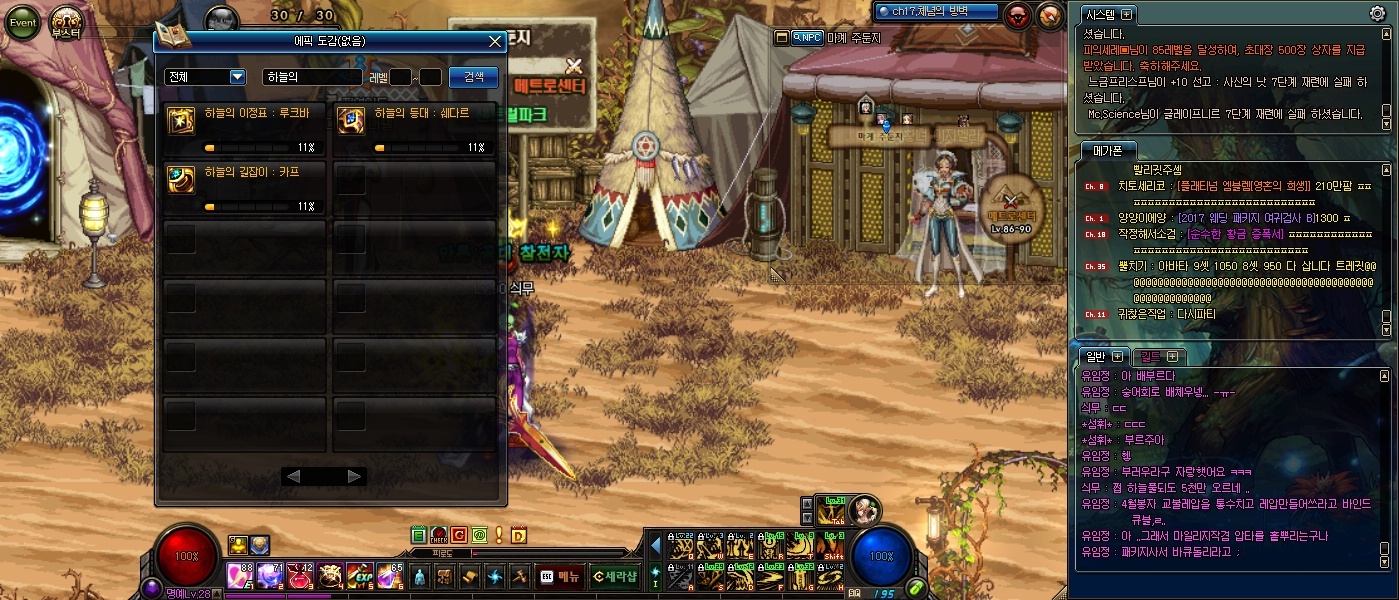Viewport: 1399px width, 600px height.
Task: Open the Event icon menu
Action: click(22, 21)
